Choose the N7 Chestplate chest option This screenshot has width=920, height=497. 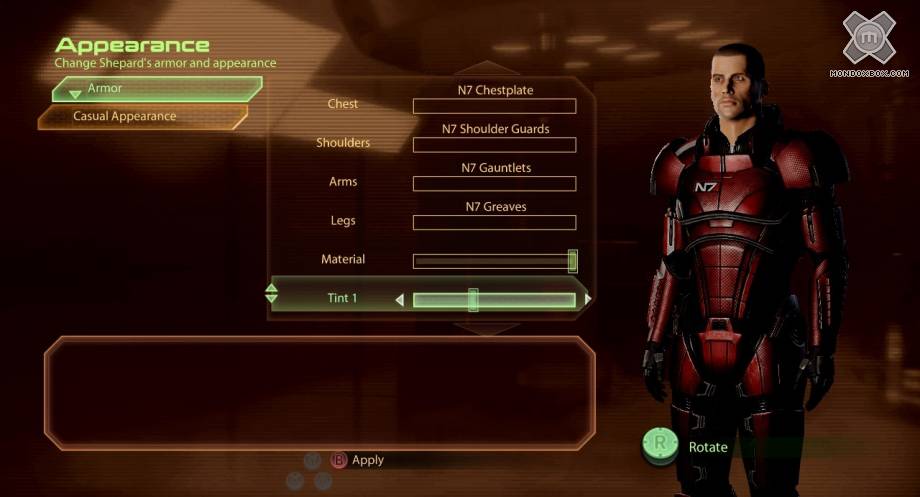[x=495, y=105]
